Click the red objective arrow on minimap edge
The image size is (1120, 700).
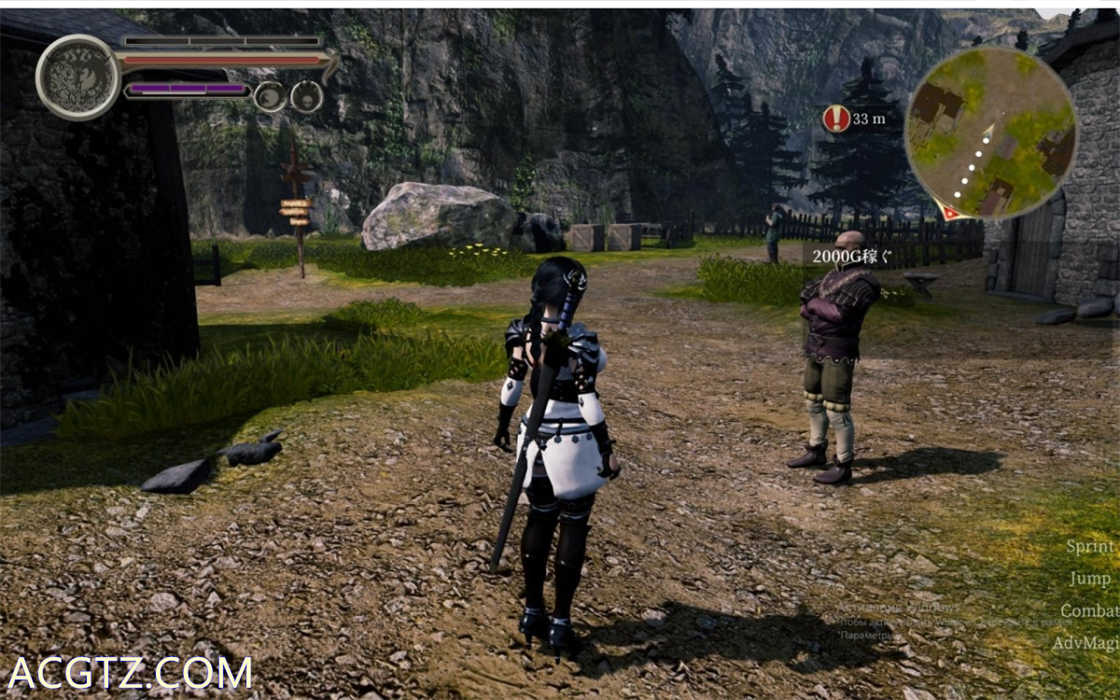click(x=948, y=211)
